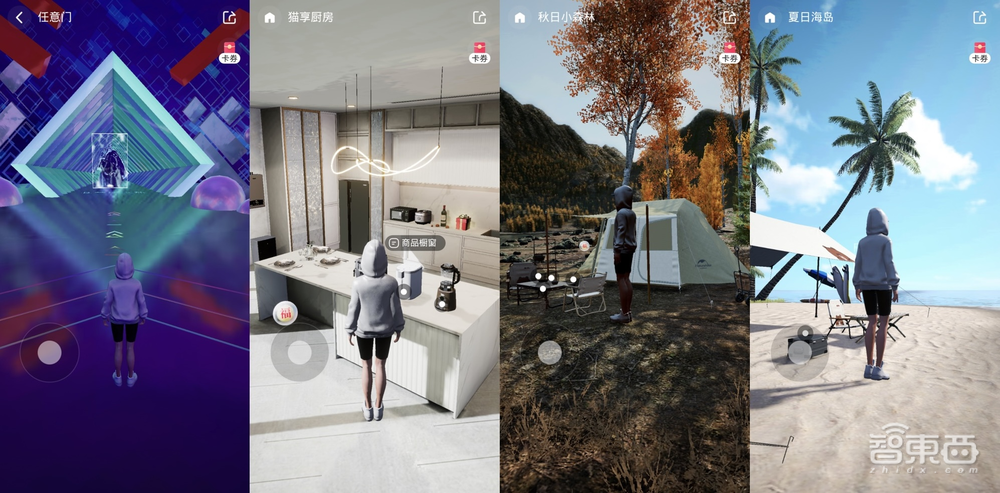Open 卡券 coupons in the 任意门 scene
This screenshot has height=493, width=1000.
[x=229, y=52]
